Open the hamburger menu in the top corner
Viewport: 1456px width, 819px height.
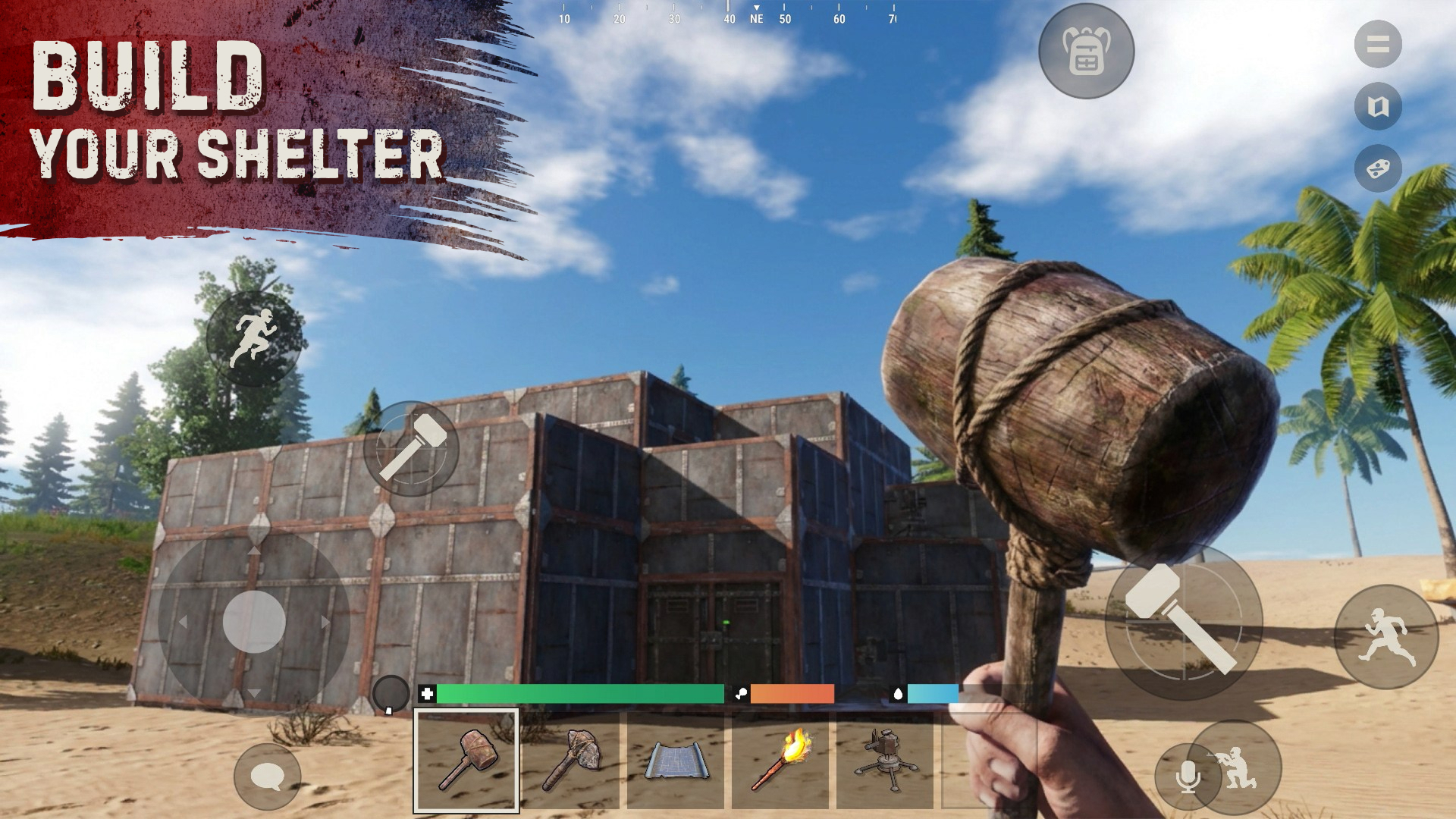pos(1379,43)
